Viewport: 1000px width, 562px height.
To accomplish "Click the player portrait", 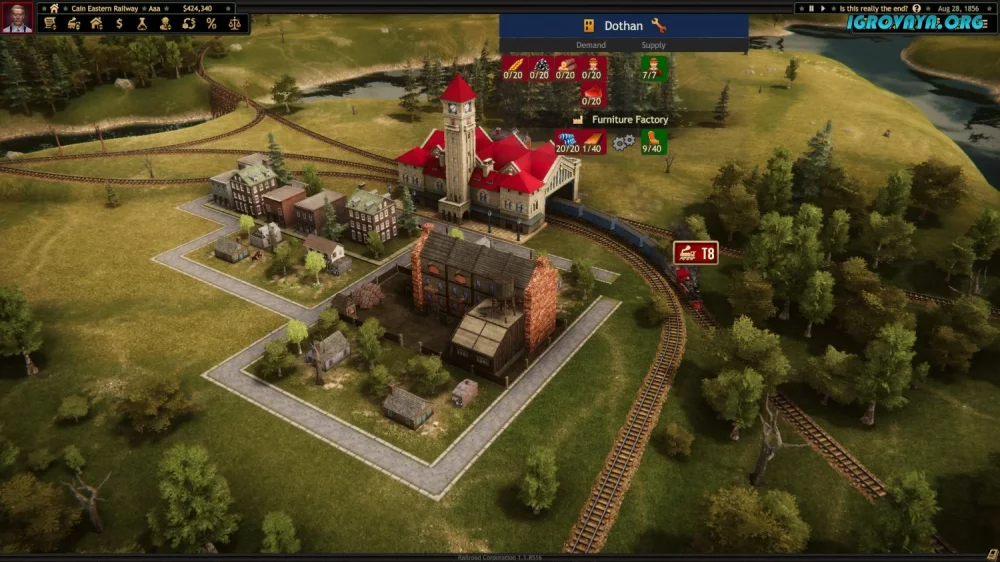I will click(x=17, y=16).
